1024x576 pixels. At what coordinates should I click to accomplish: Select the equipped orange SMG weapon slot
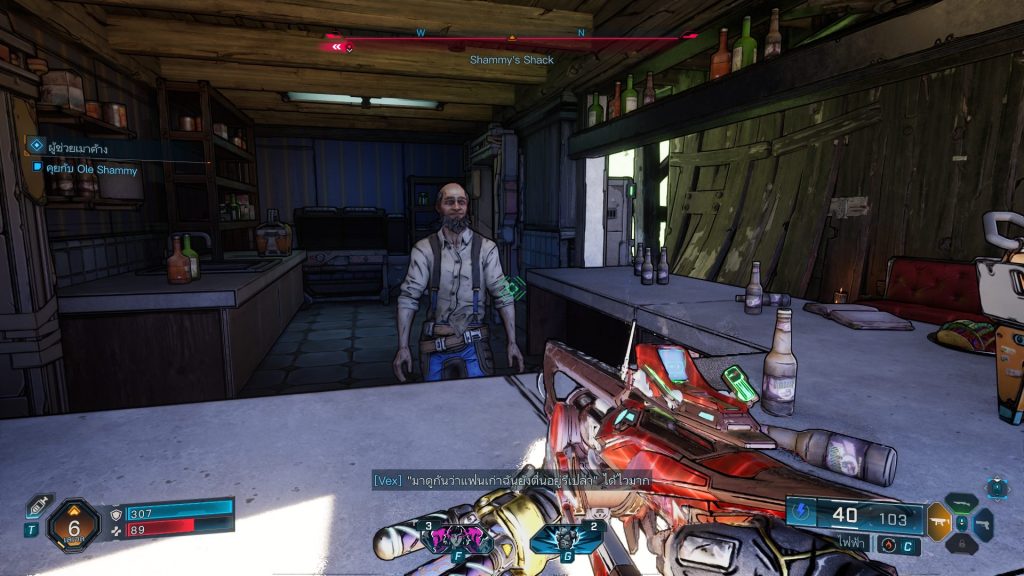click(x=938, y=521)
